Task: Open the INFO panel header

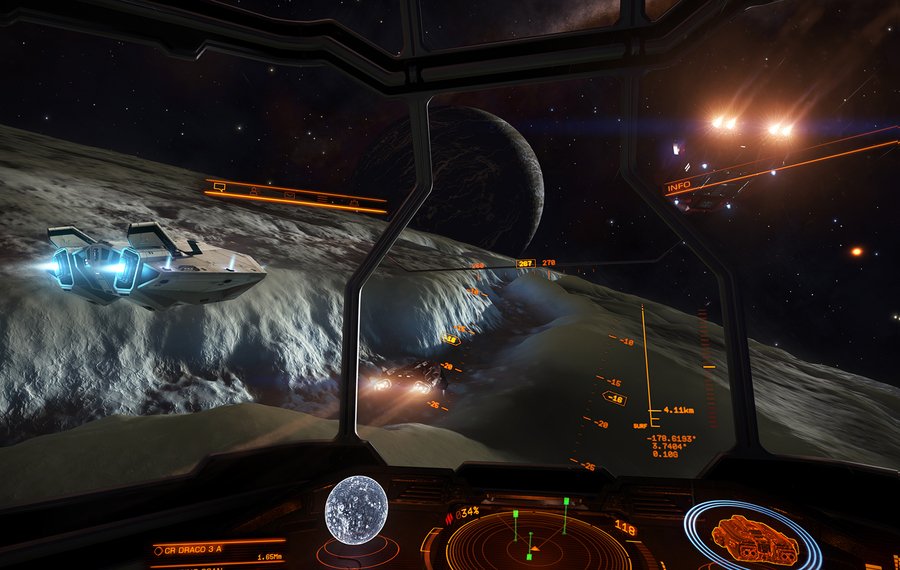Action: tap(678, 186)
